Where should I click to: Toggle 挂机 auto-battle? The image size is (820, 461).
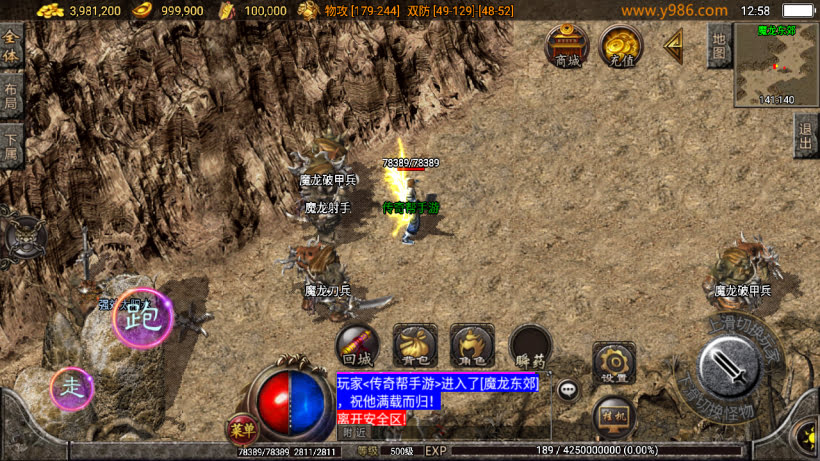(613, 413)
